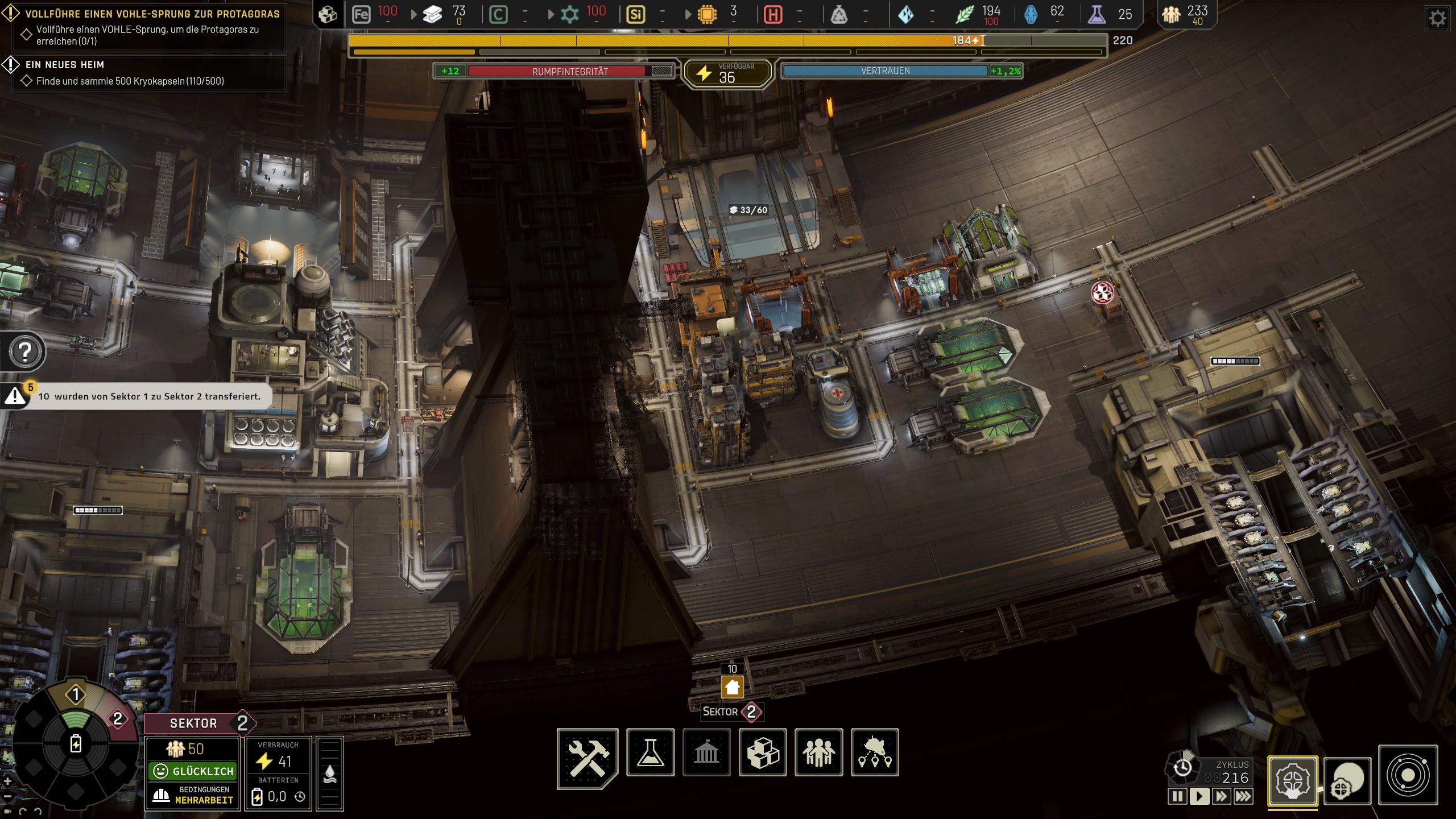Open the help question mark panel
This screenshot has height=819, width=1456.
pos(25,352)
